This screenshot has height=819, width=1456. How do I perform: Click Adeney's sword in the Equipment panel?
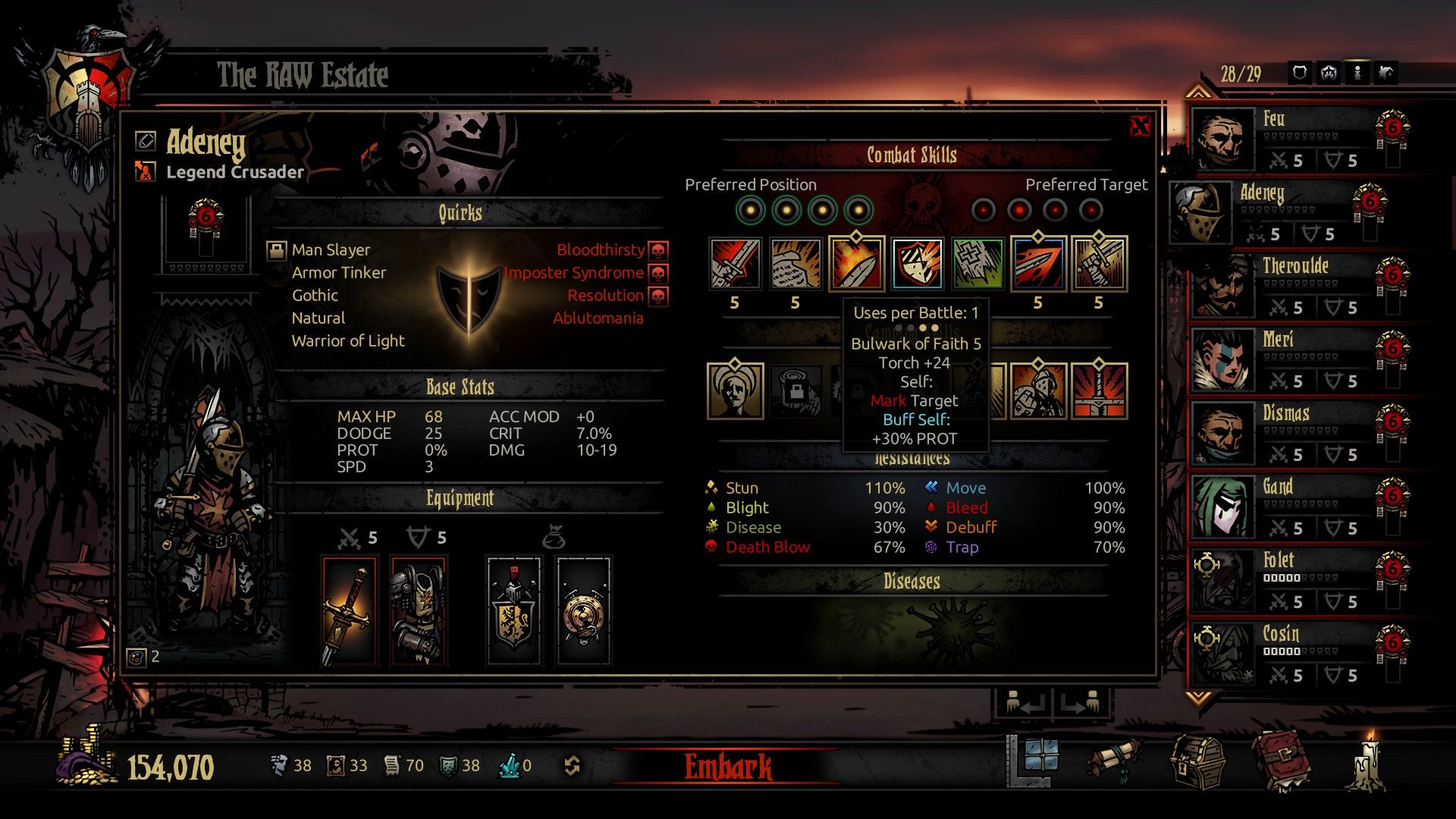(349, 610)
